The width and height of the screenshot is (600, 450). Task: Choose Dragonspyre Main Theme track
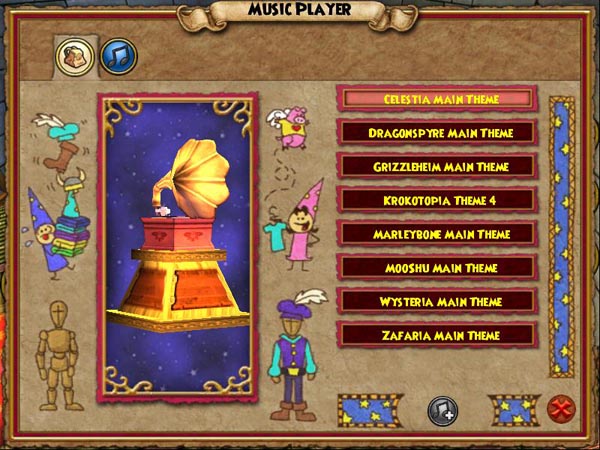click(x=440, y=132)
